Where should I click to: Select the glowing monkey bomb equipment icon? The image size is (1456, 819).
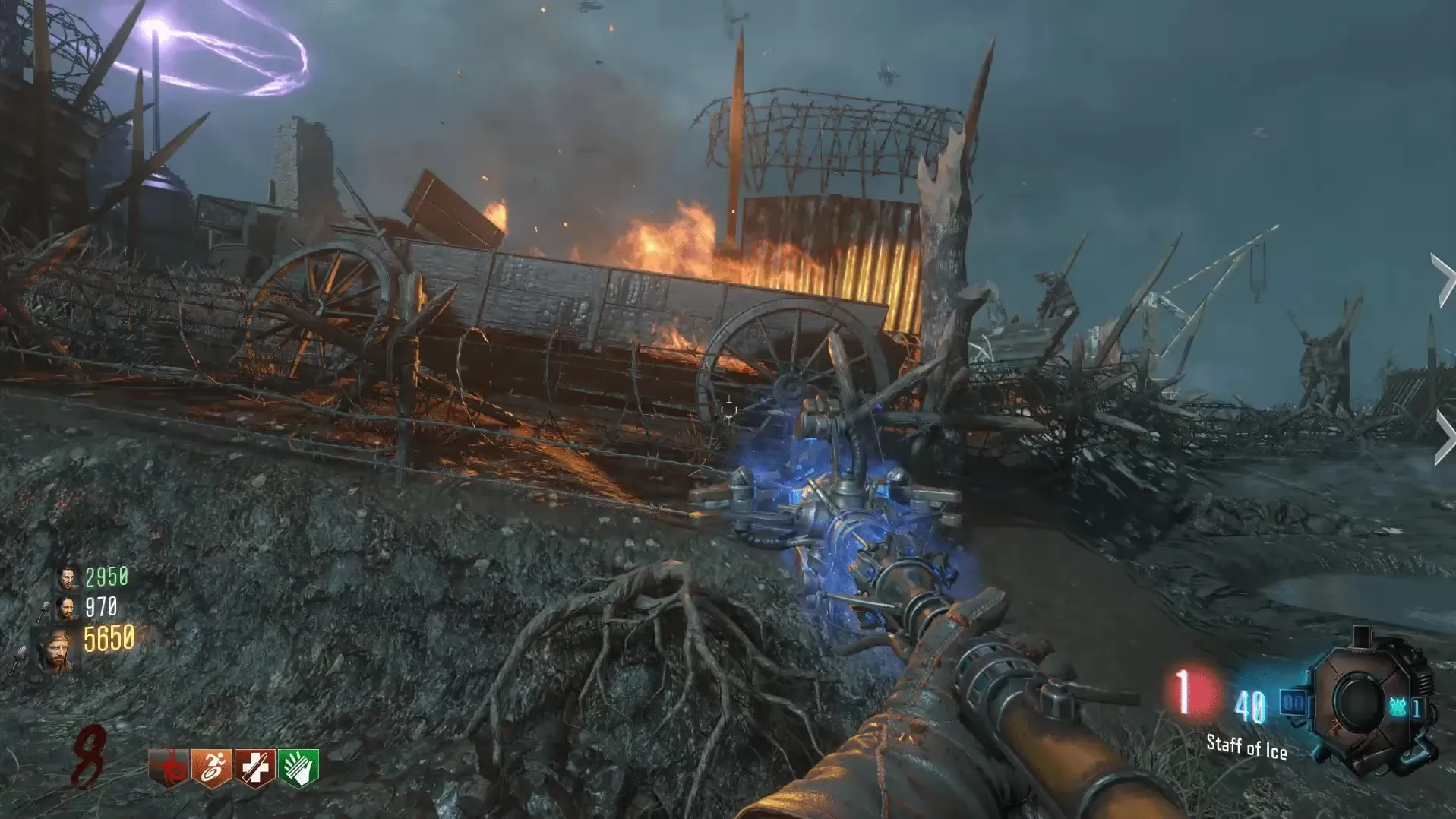[1398, 707]
